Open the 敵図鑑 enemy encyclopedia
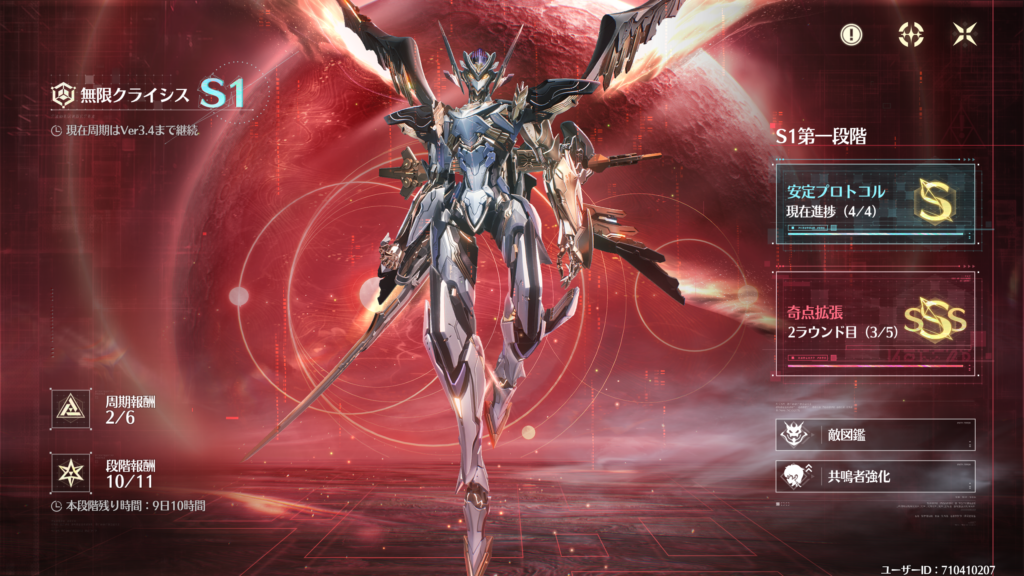This screenshot has width=1024, height=576. tap(875, 435)
